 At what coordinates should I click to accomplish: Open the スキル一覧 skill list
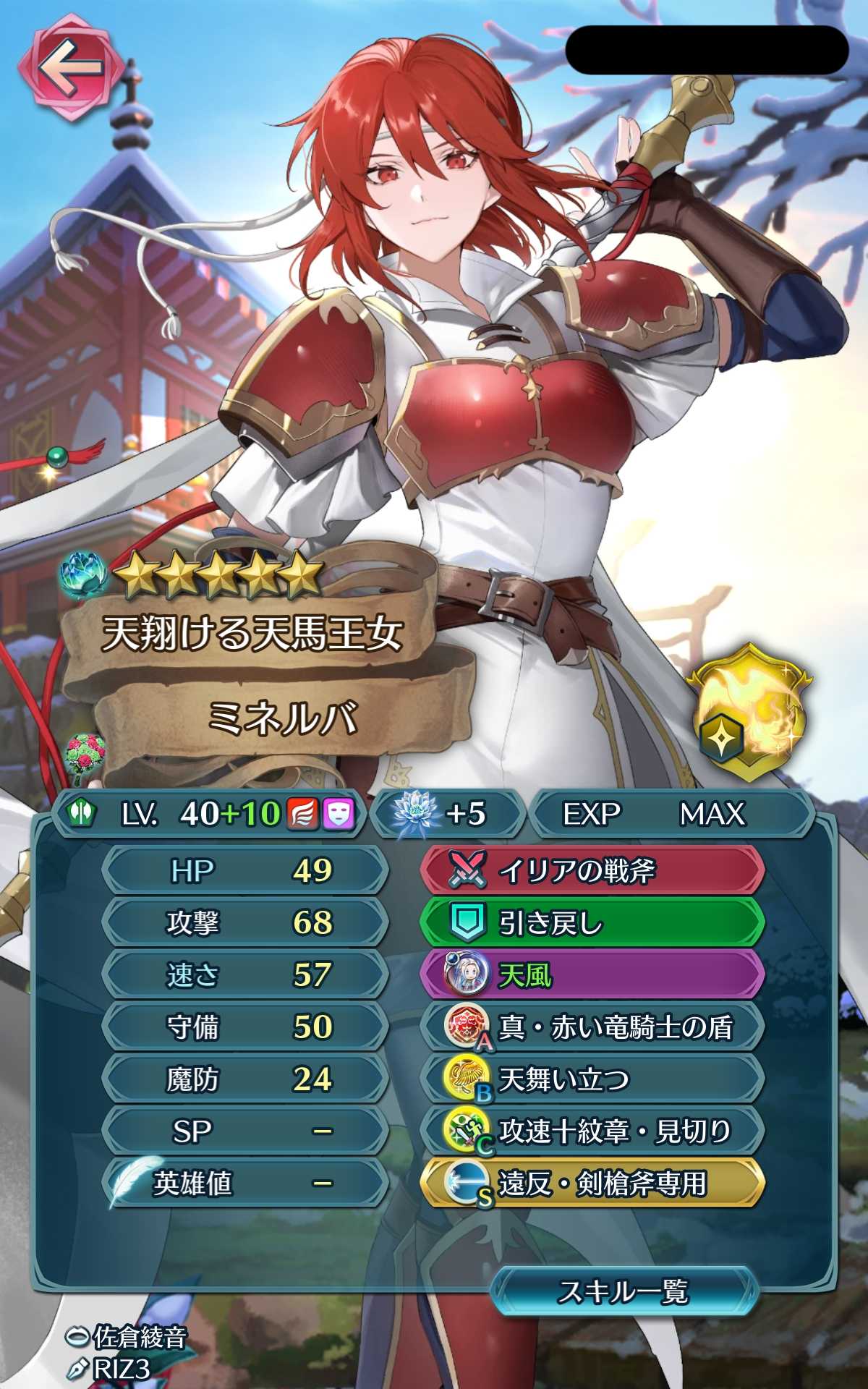pos(624,1291)
